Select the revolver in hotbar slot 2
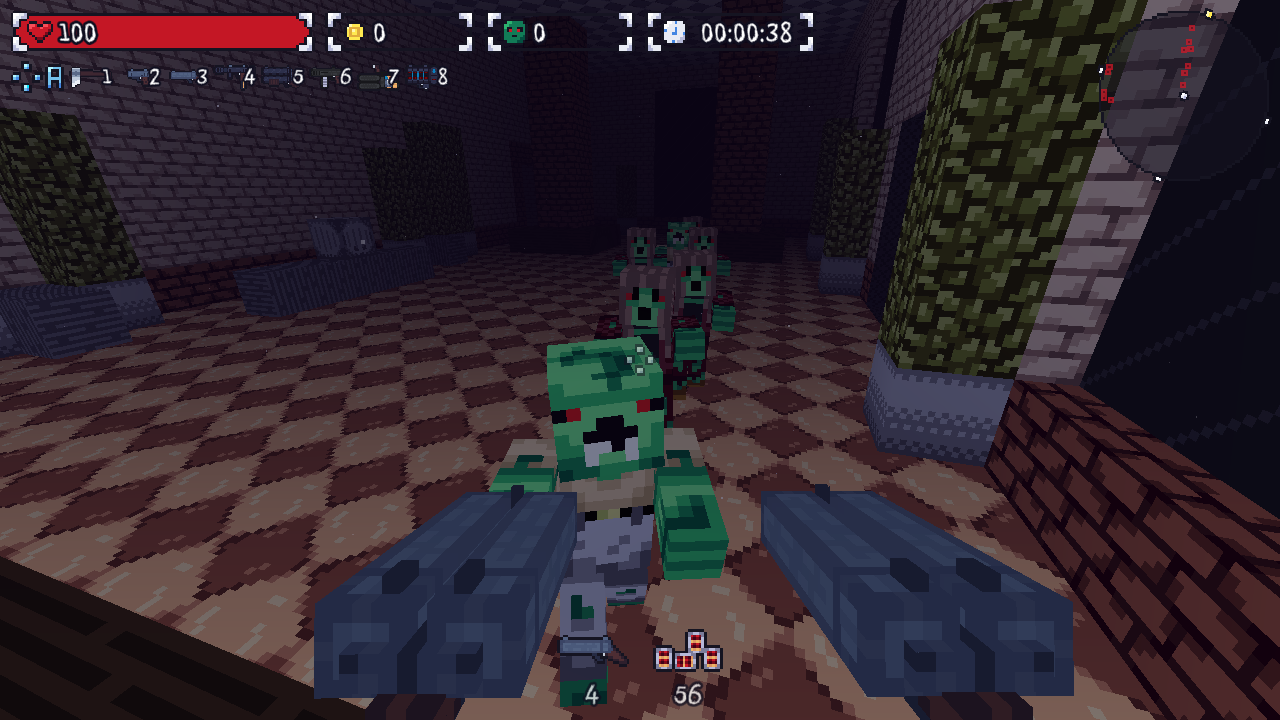 (140, 76)
